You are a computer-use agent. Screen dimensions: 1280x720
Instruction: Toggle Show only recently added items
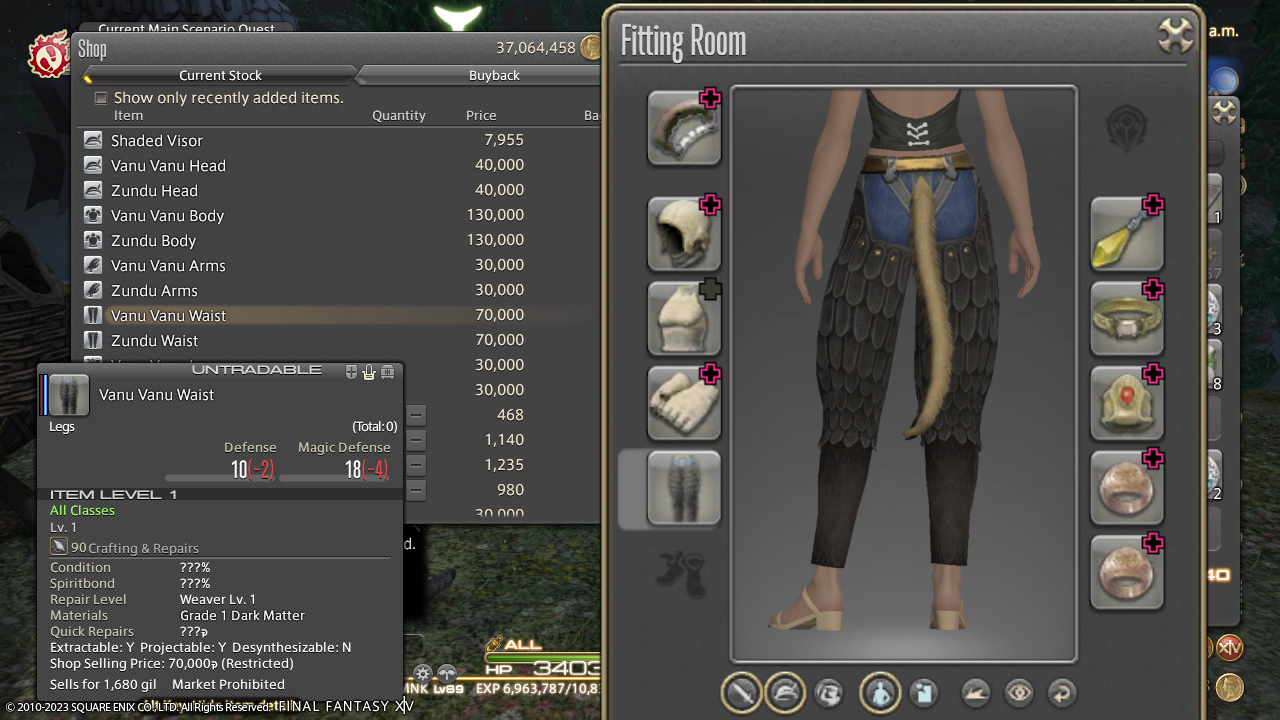coord(101,98)
